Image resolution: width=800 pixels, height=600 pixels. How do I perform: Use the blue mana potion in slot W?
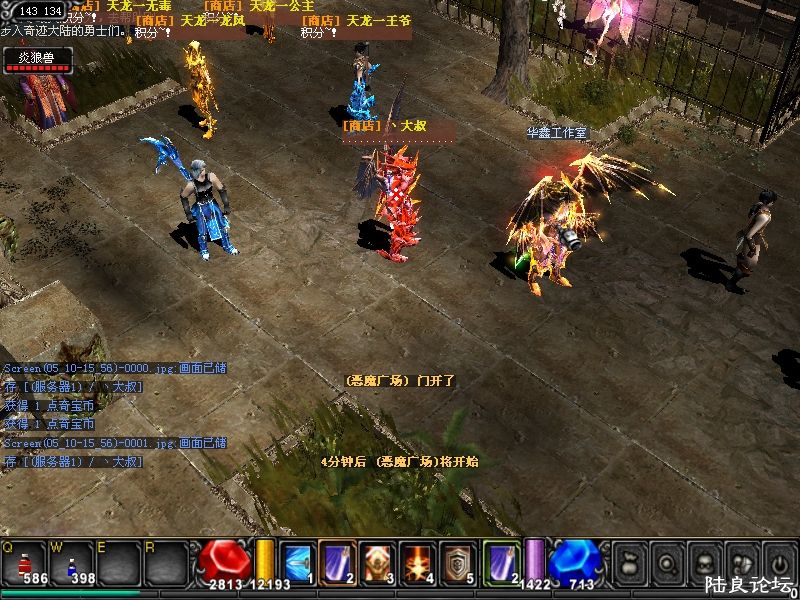(72, 562)
